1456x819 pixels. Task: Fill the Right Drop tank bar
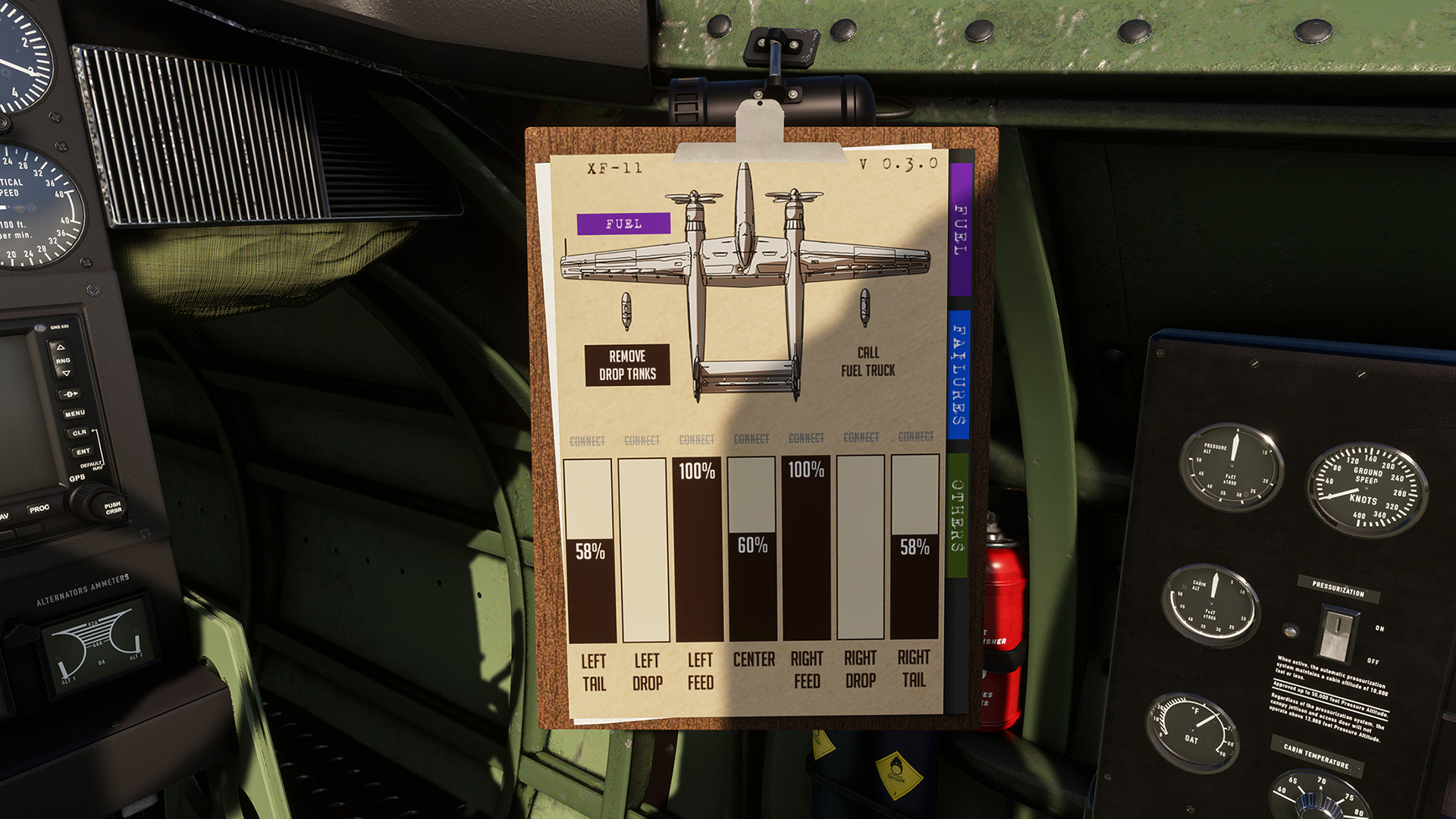861,547
